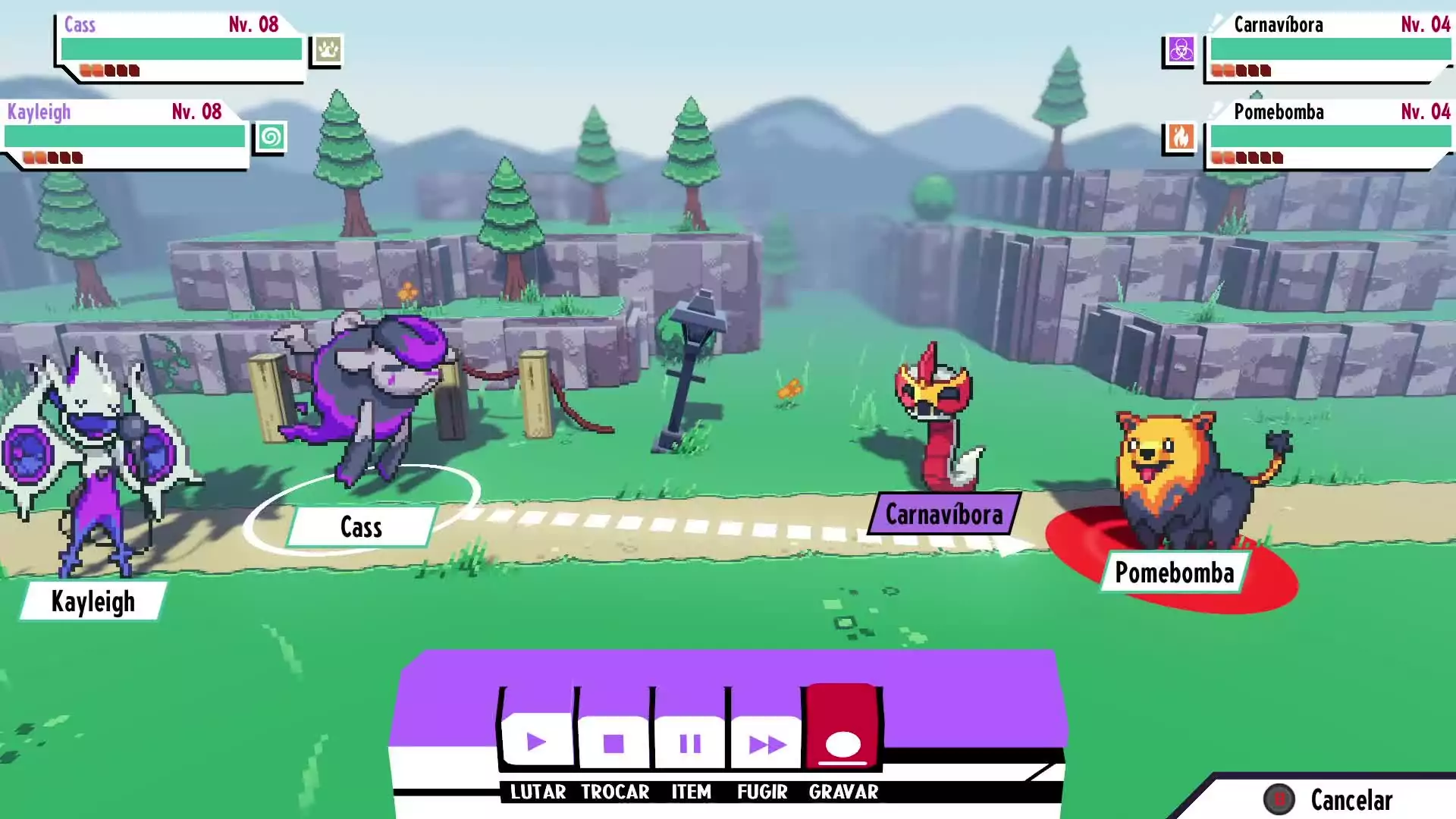Choose FUGIR fast-forward button

767,742
